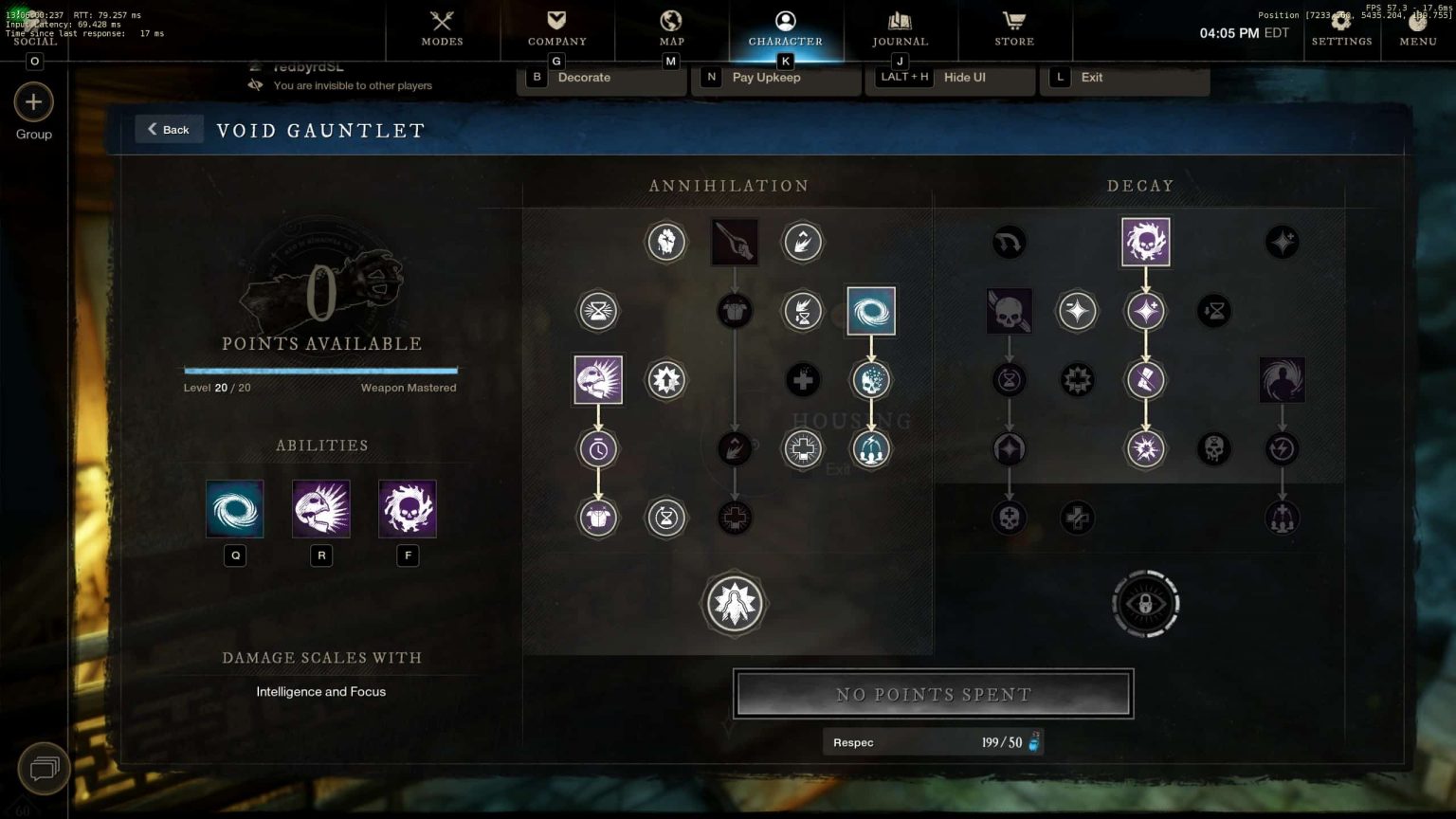Select the Annihilation ultimate passive node
This screenshot has height=819, width=1456.
[734, 603]
